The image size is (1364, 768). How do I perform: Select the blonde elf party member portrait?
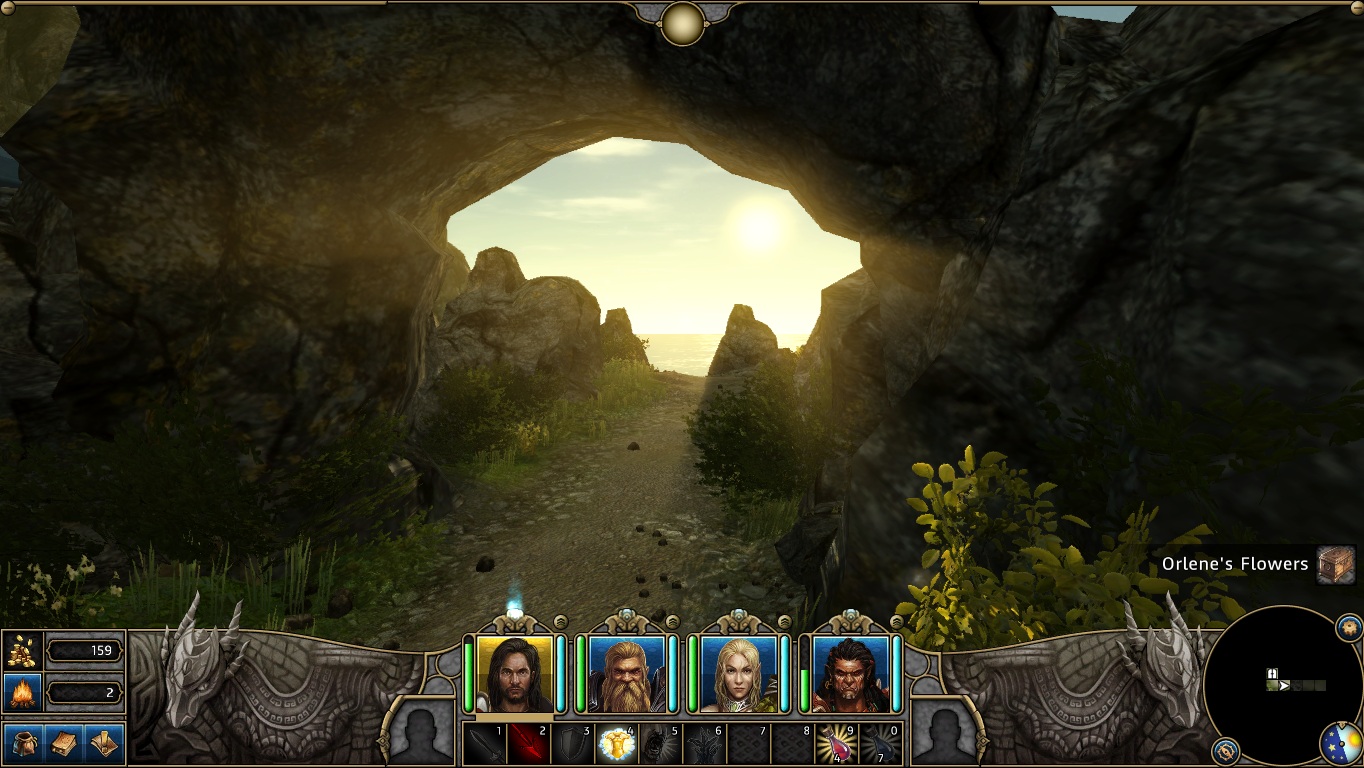739,674
